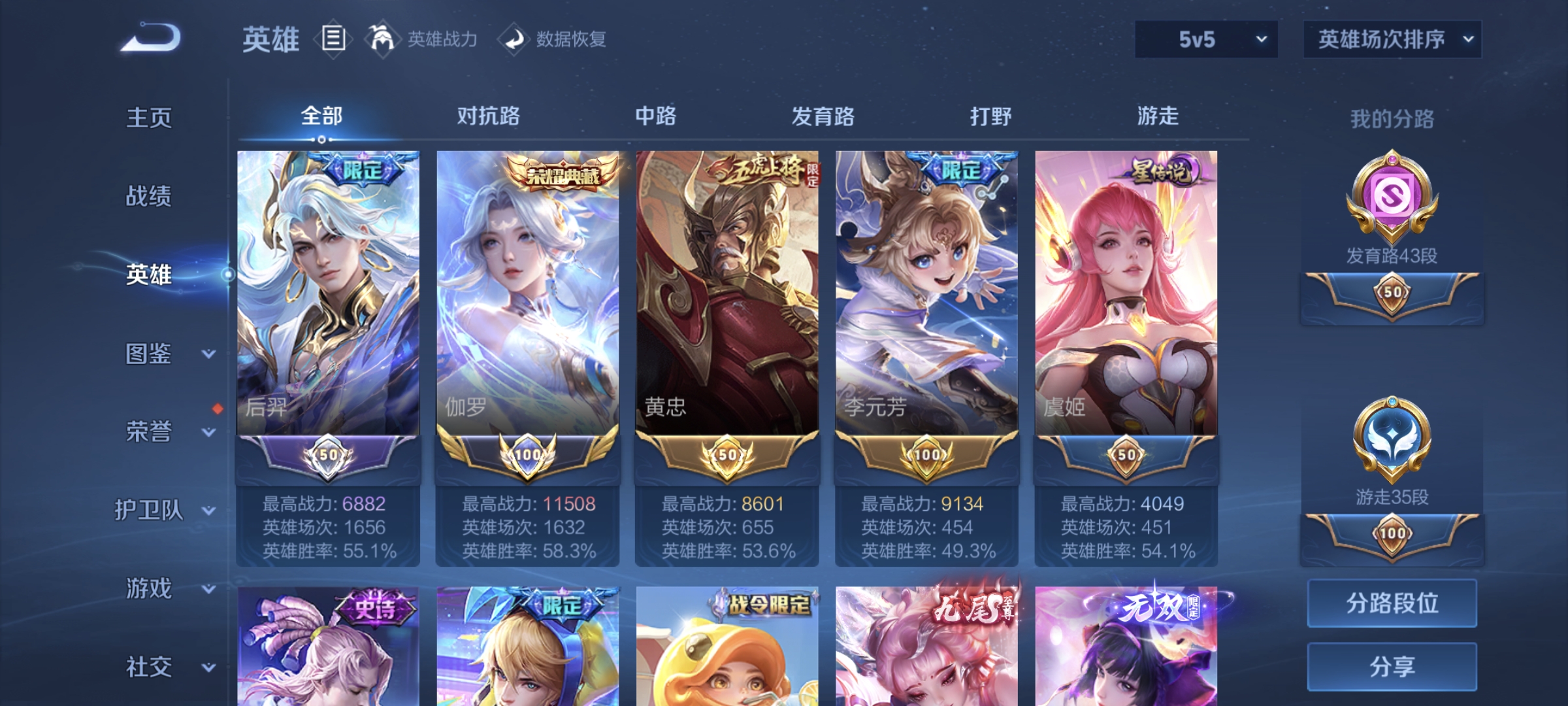
Task: Expand the 荣誉 sidebar section
Action: point(150,431)
